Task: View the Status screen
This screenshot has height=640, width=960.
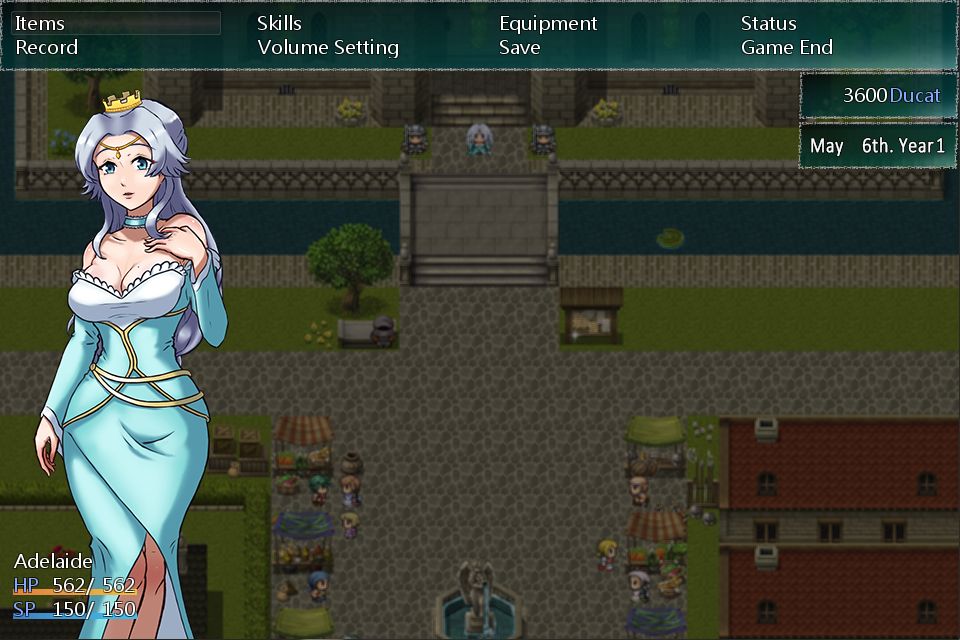Action: 768,23
